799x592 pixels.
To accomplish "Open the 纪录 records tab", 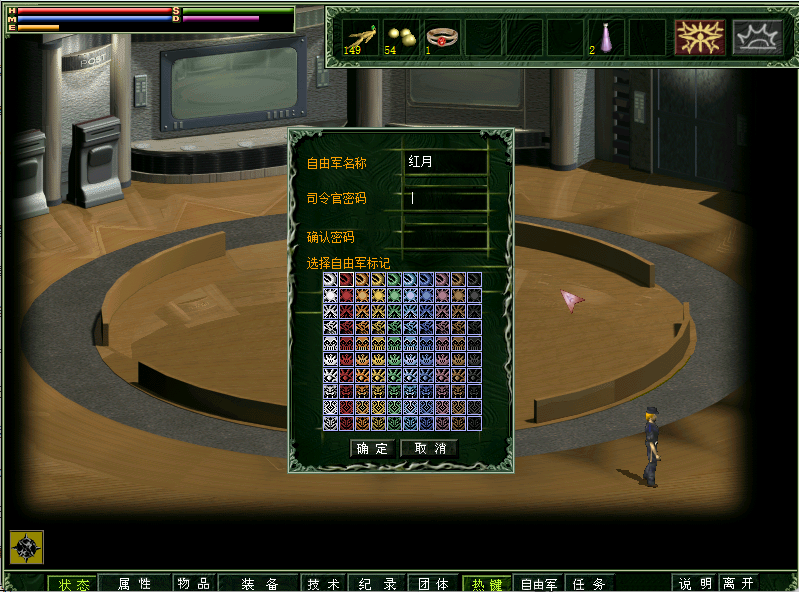I will 377,584.
